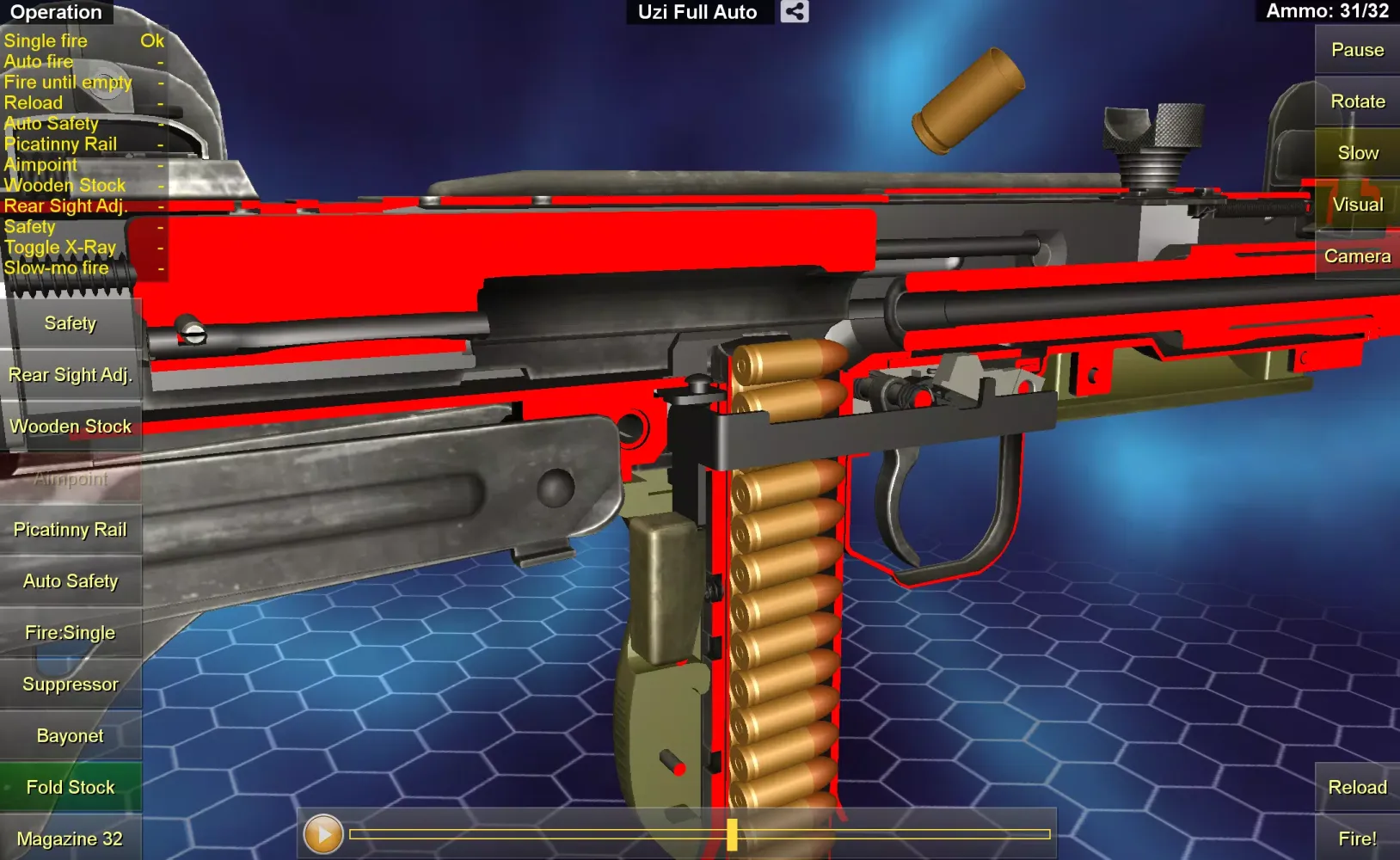Start the Fire until empty operation
Image resolution: width=1400 pixels, height=860 pixels.
coord(69,82)
